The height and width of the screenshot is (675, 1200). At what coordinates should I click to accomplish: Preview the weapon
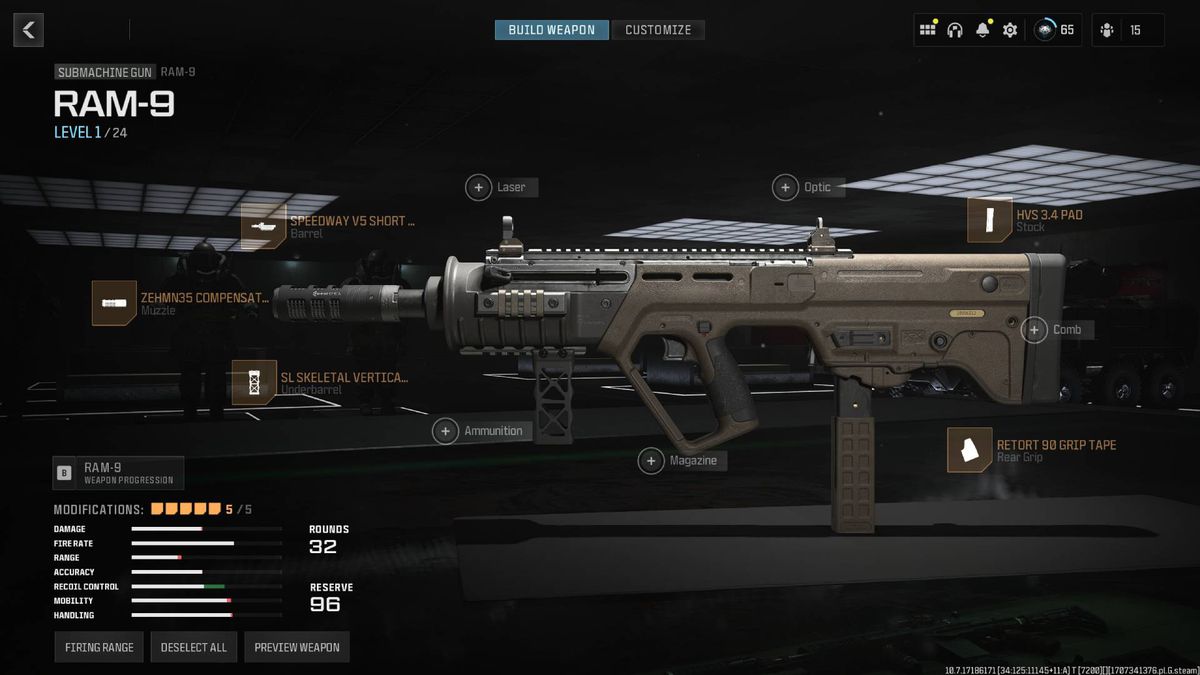tap(296, 647)
